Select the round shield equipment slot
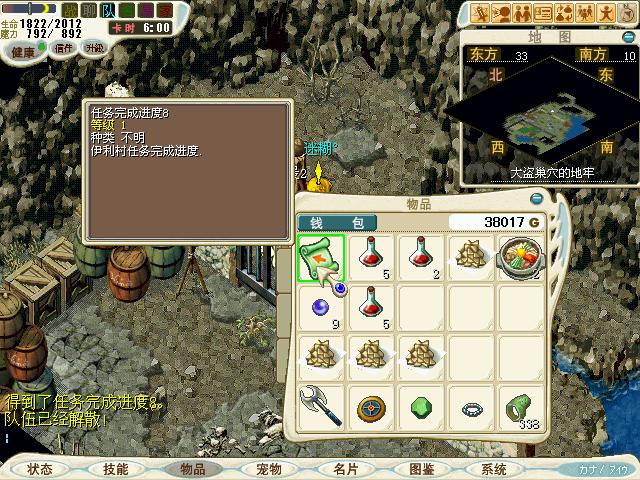 tap(371, 407)
